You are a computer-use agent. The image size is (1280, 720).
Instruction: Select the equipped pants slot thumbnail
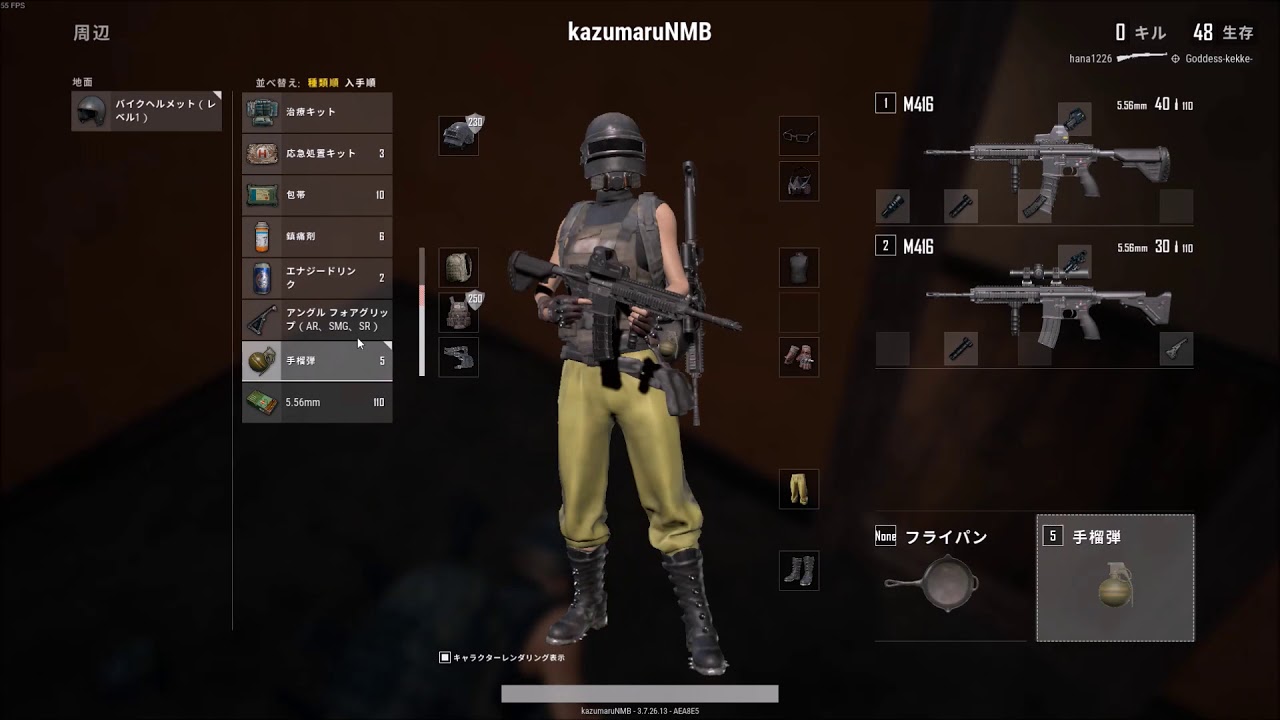[x=798, y=489]
